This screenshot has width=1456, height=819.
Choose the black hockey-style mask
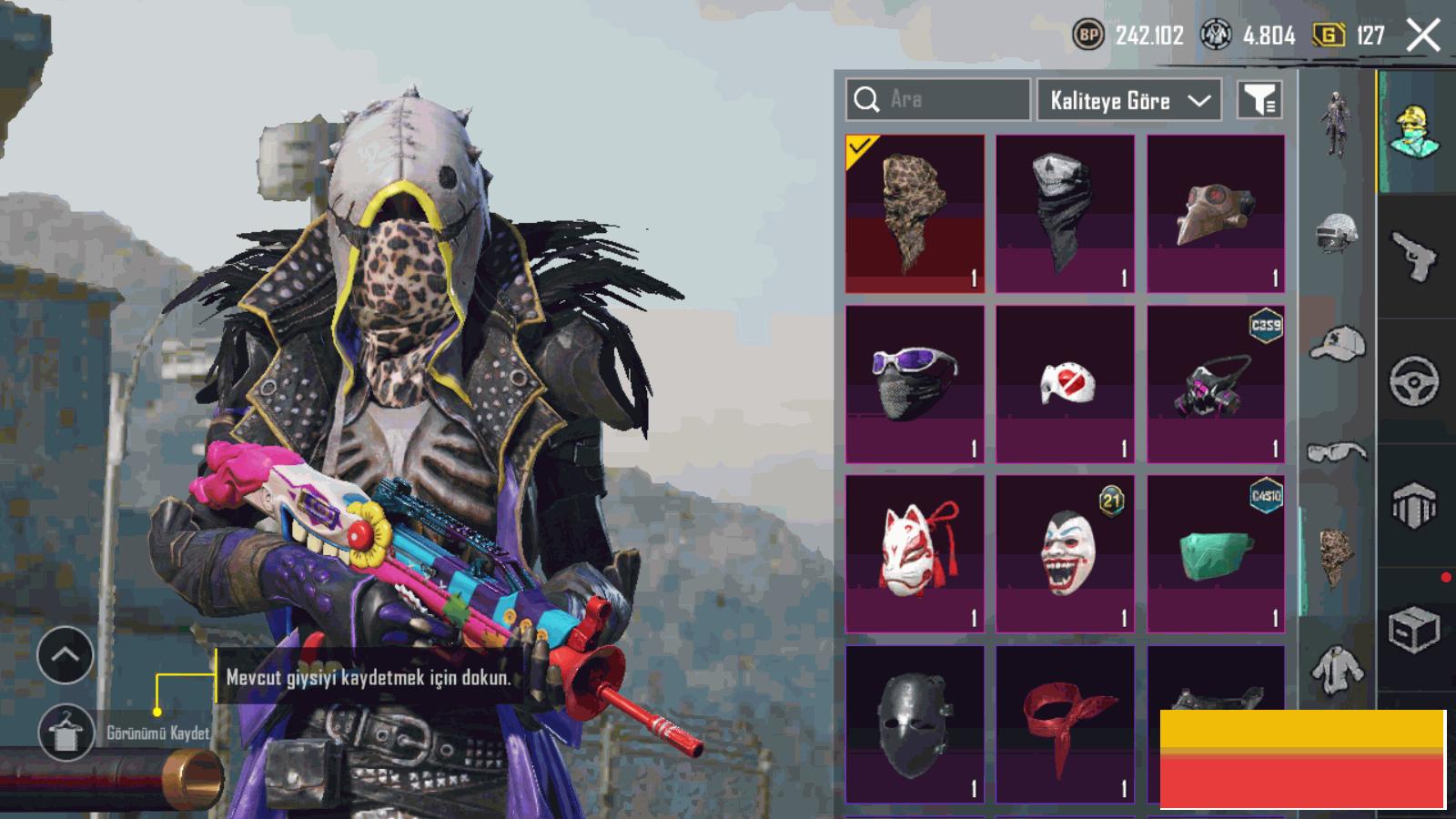[x=915, y=723]
